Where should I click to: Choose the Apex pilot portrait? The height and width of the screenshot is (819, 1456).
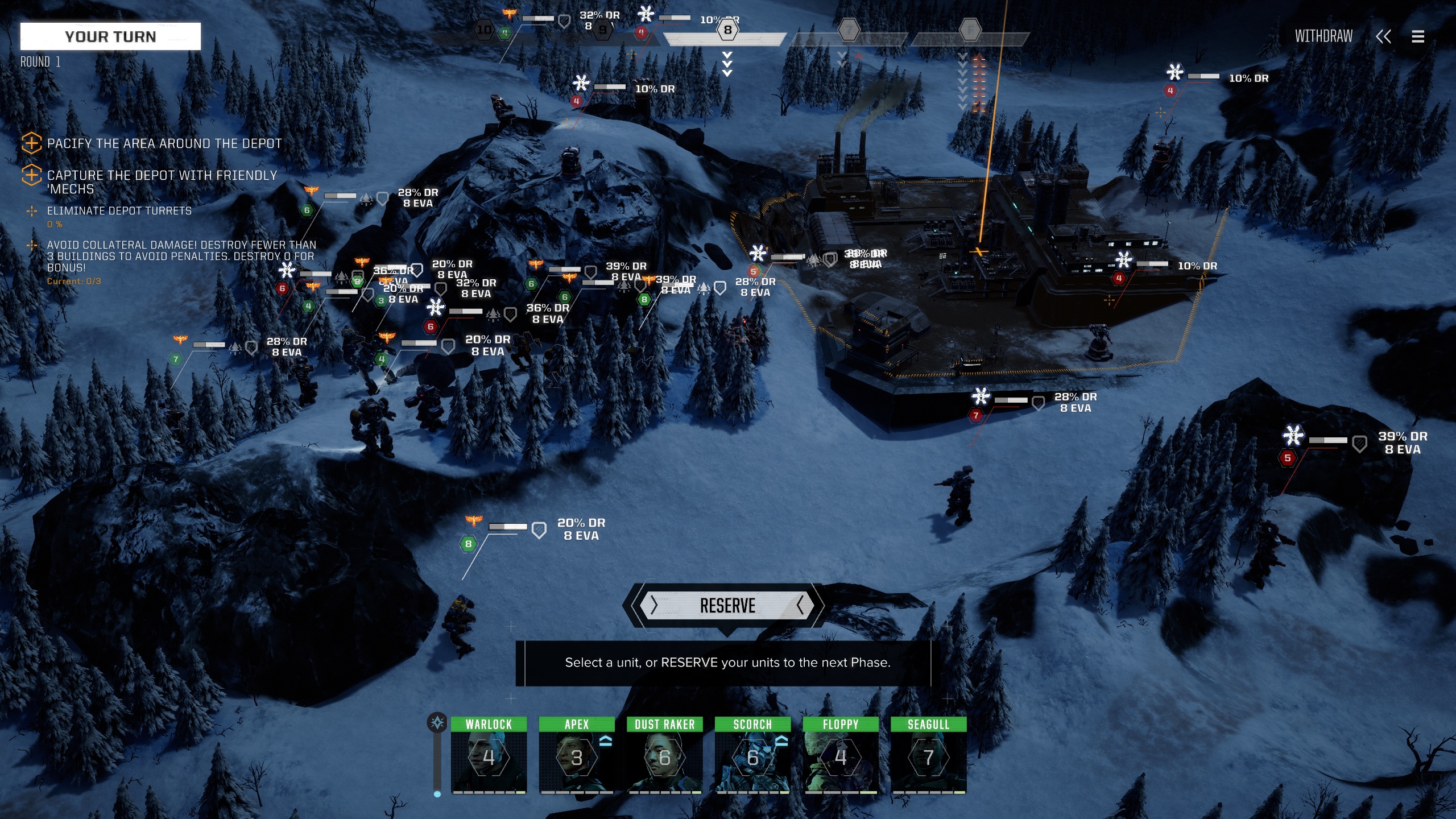[576, 756]
